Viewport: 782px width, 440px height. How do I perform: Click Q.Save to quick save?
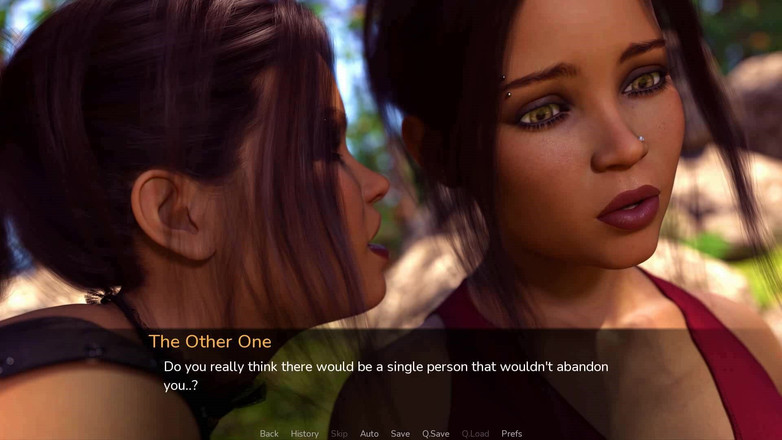point(435,434)
